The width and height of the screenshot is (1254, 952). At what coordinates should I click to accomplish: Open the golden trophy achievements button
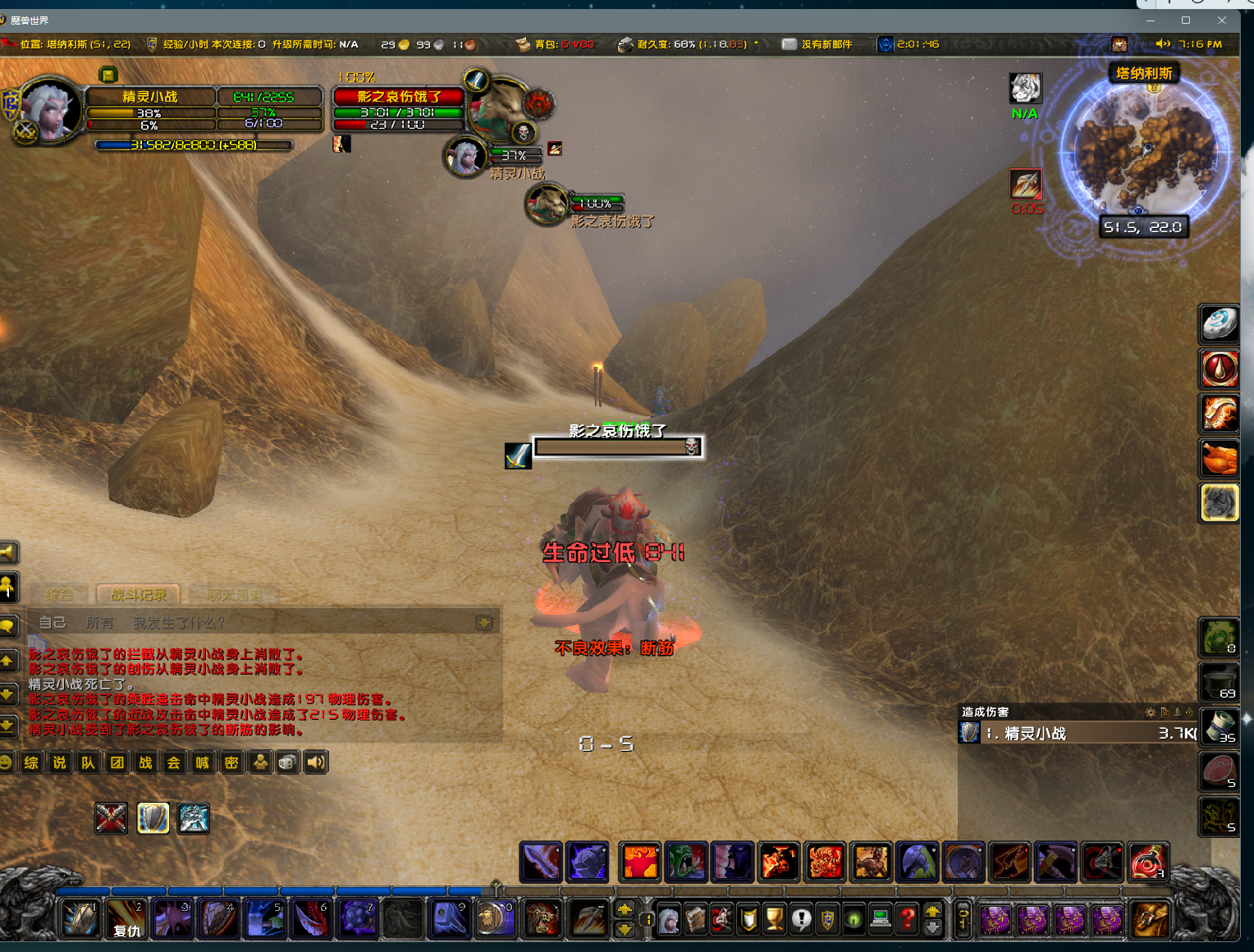pyautogui.click(x=774, y=920)
